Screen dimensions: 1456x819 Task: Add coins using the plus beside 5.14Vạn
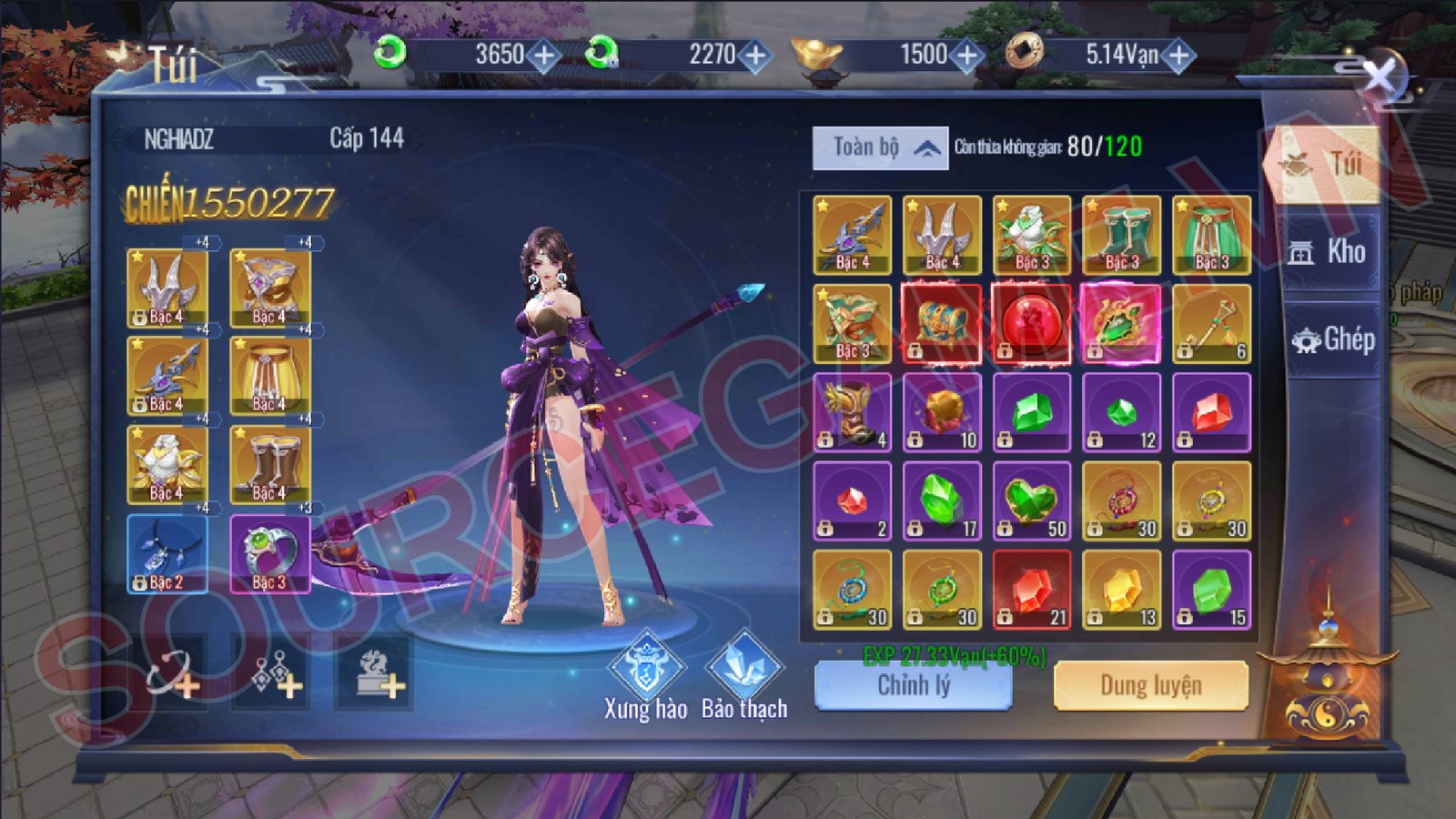[1178, 56]
